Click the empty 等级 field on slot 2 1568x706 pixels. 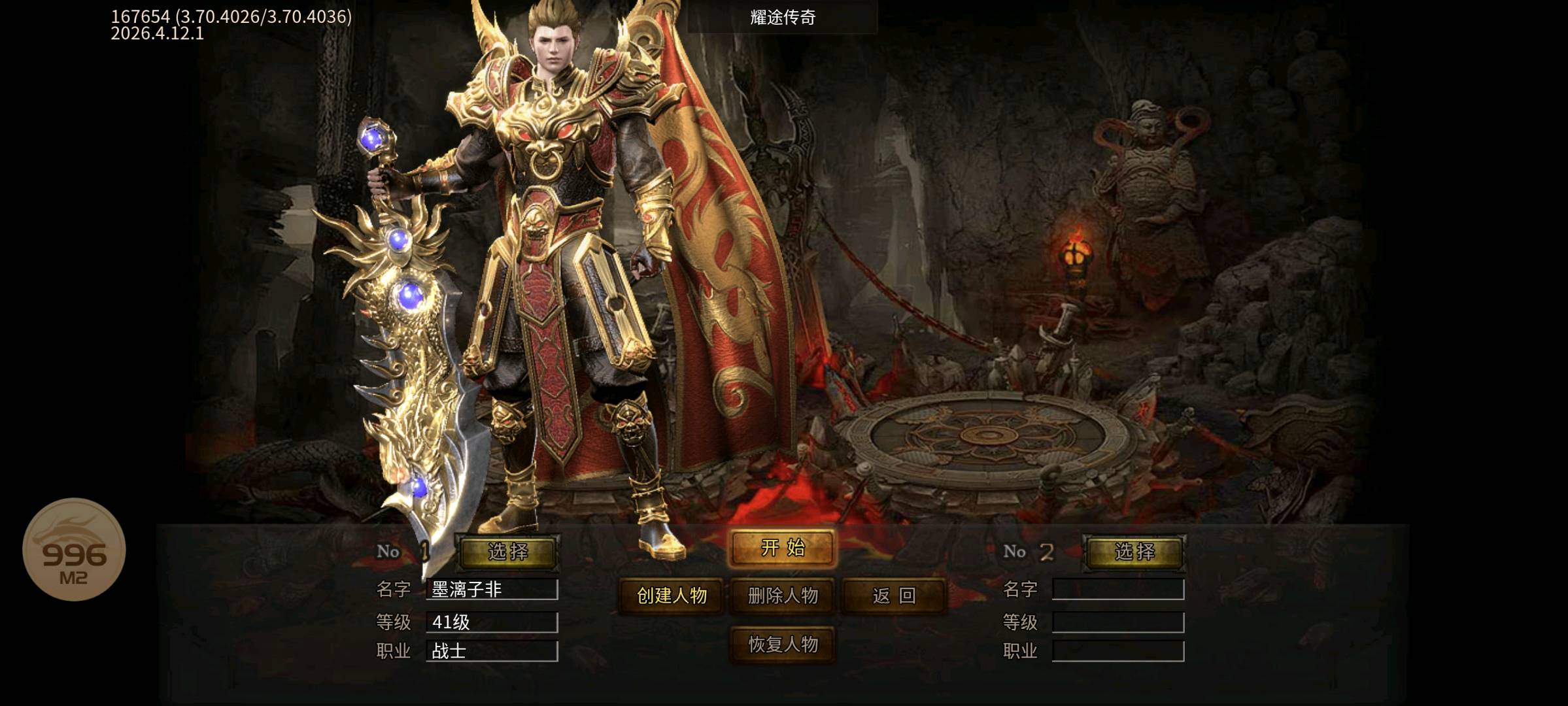tap(1119, 623)
